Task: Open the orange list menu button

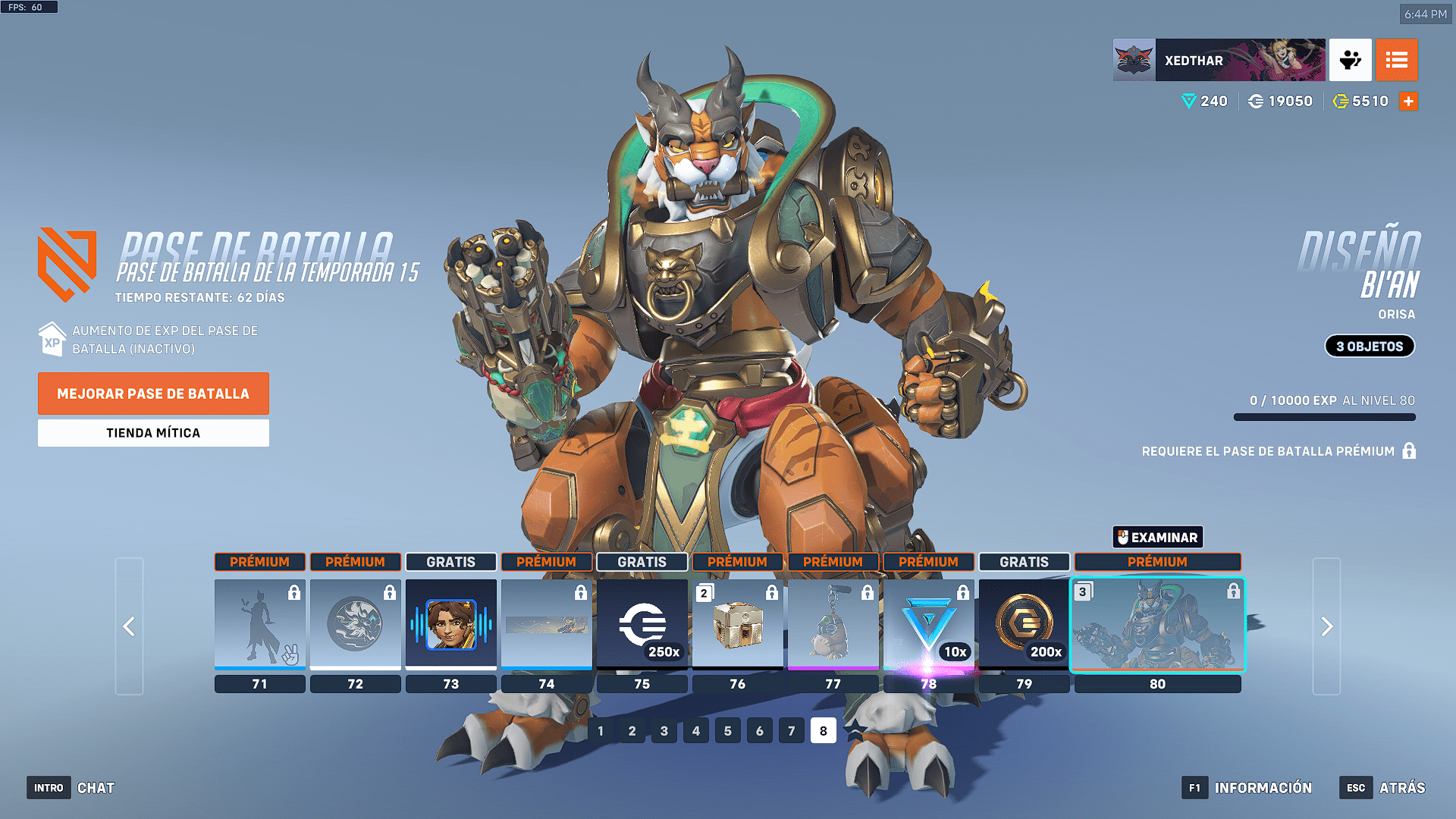Action: click(x=1396, y=60)
